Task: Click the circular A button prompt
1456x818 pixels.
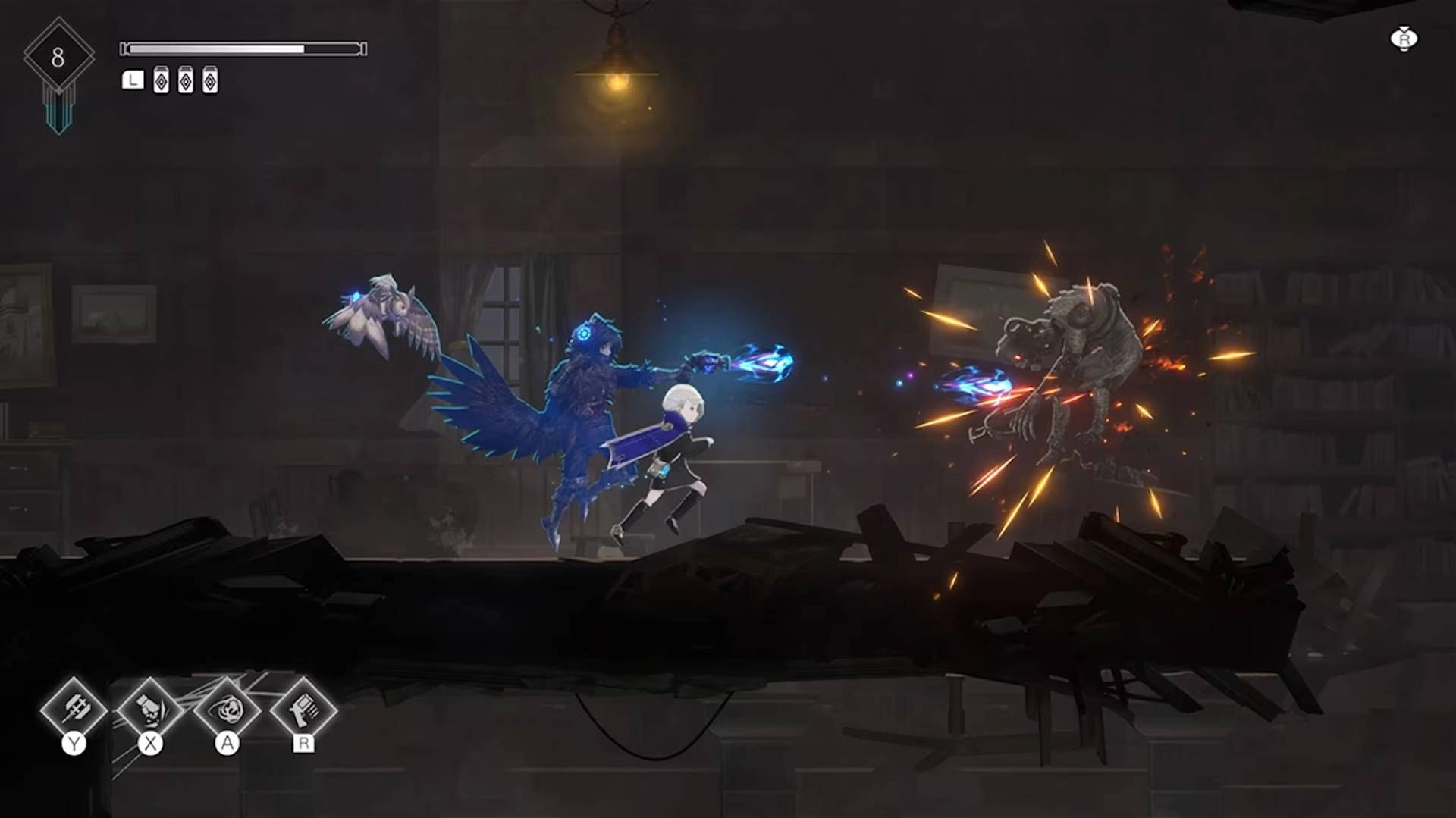Action: tap(227, 742)
